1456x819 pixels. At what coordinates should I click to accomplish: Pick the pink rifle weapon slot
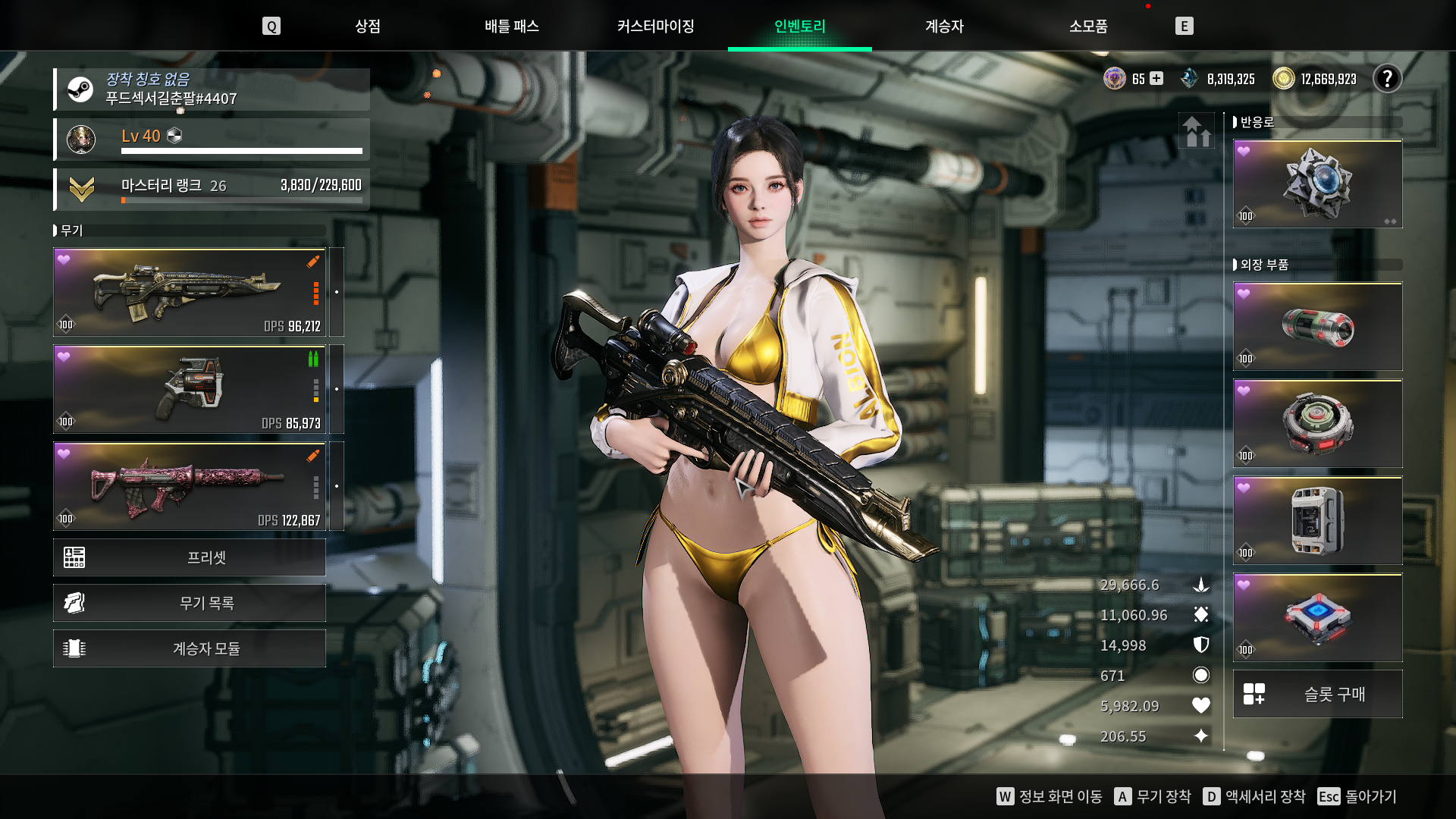pyautogui.click(x=190, y=487)
